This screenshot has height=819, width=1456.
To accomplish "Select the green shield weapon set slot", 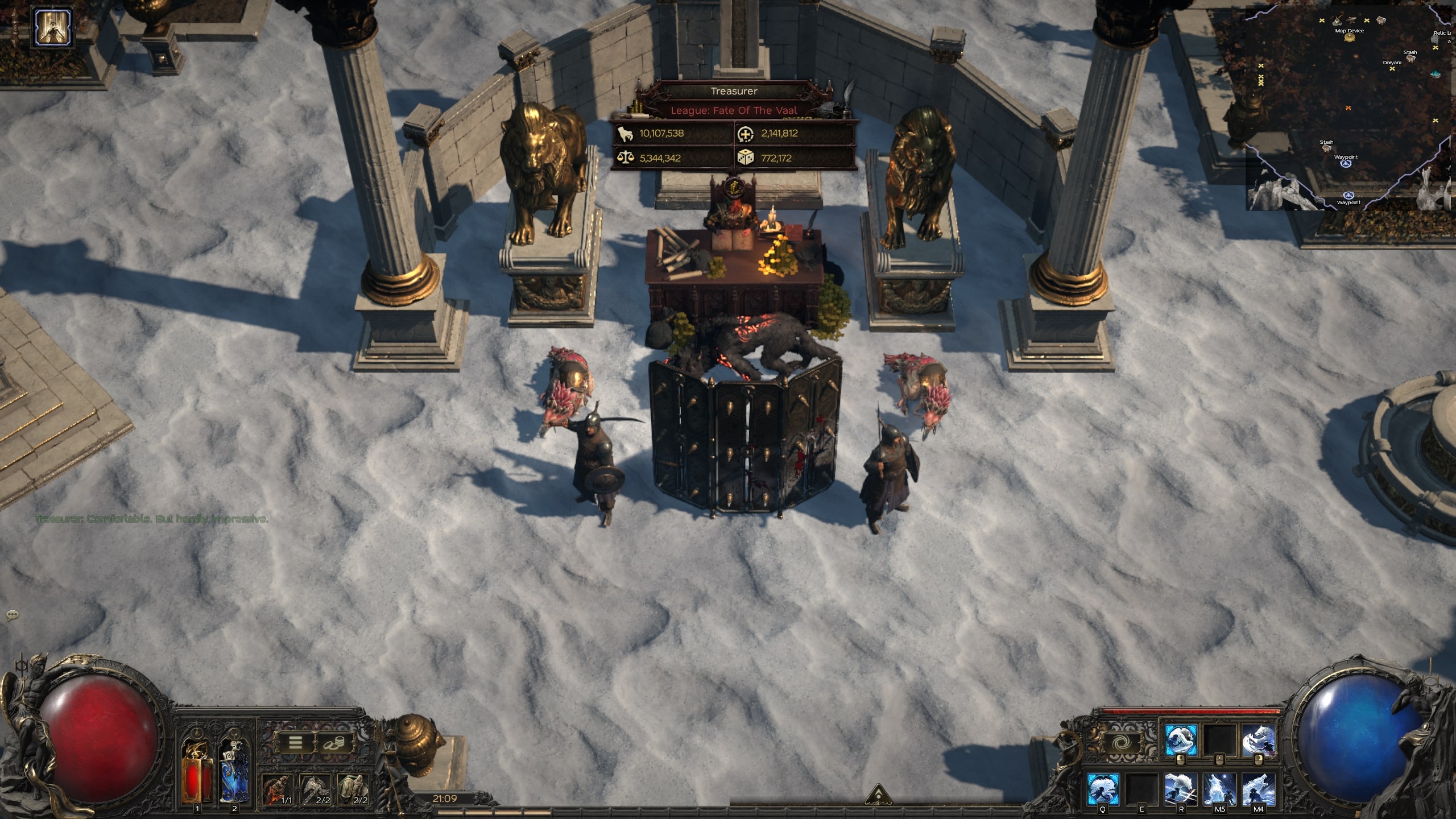I will [353, 789].
